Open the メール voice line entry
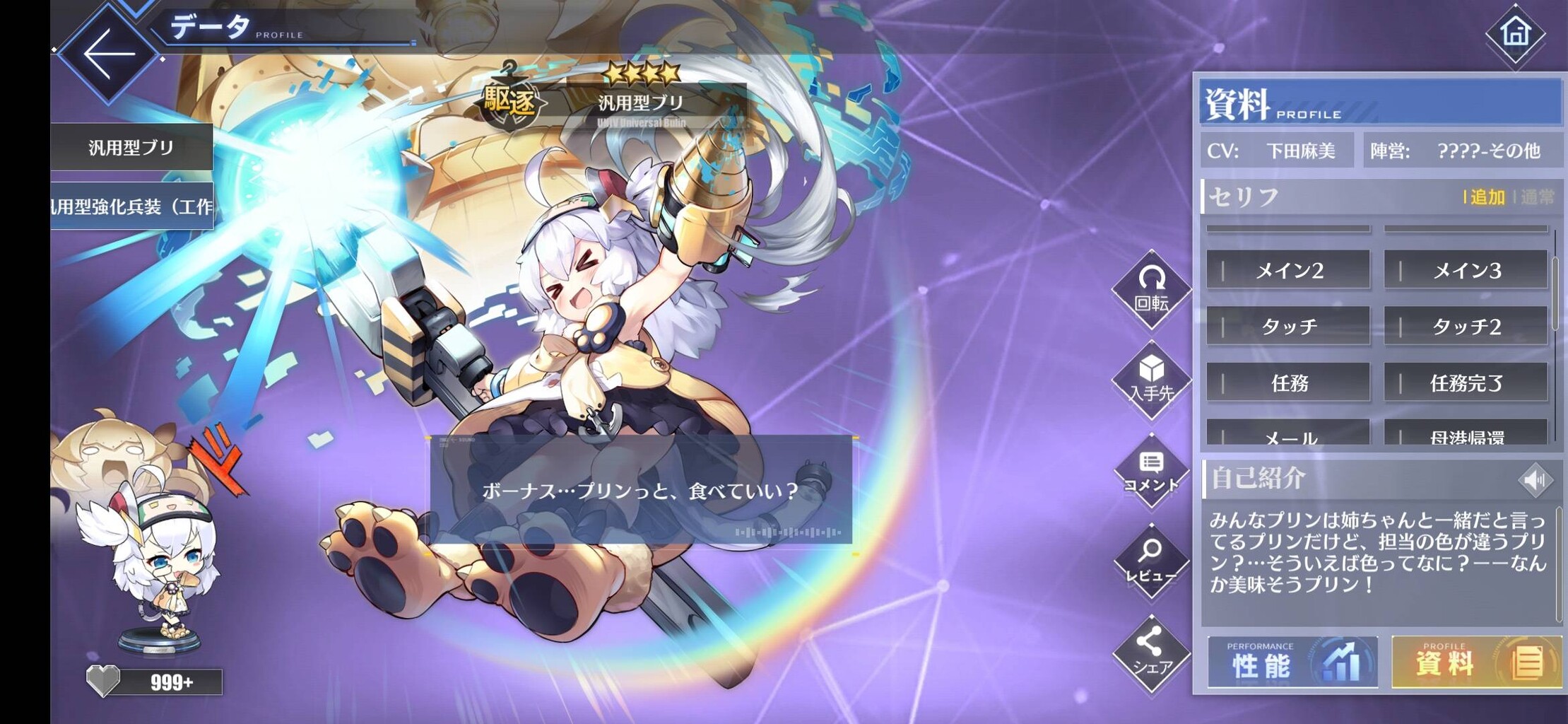 (x=1288, y=438)
